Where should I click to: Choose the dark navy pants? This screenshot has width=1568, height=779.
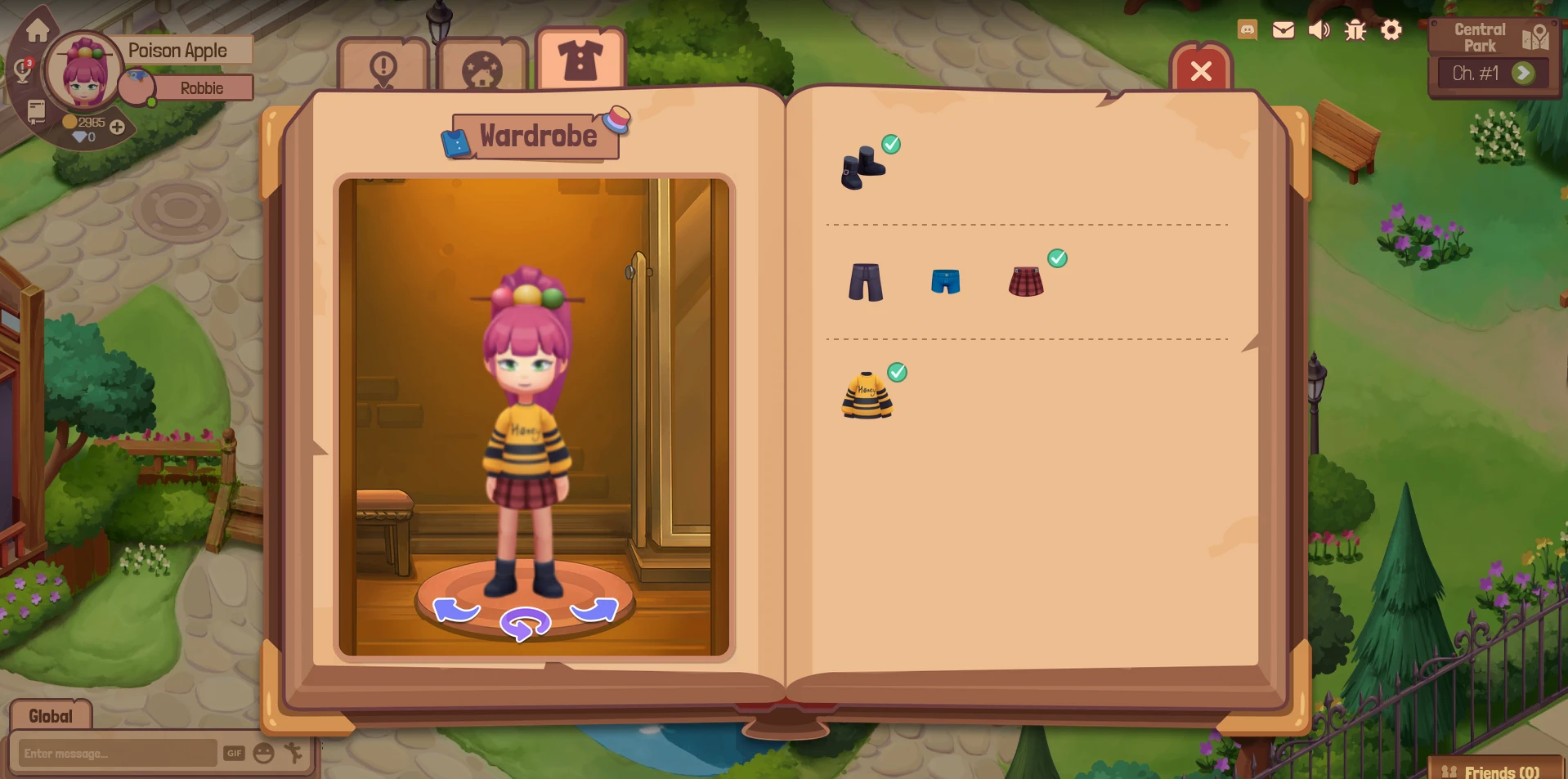click(866, 282)
